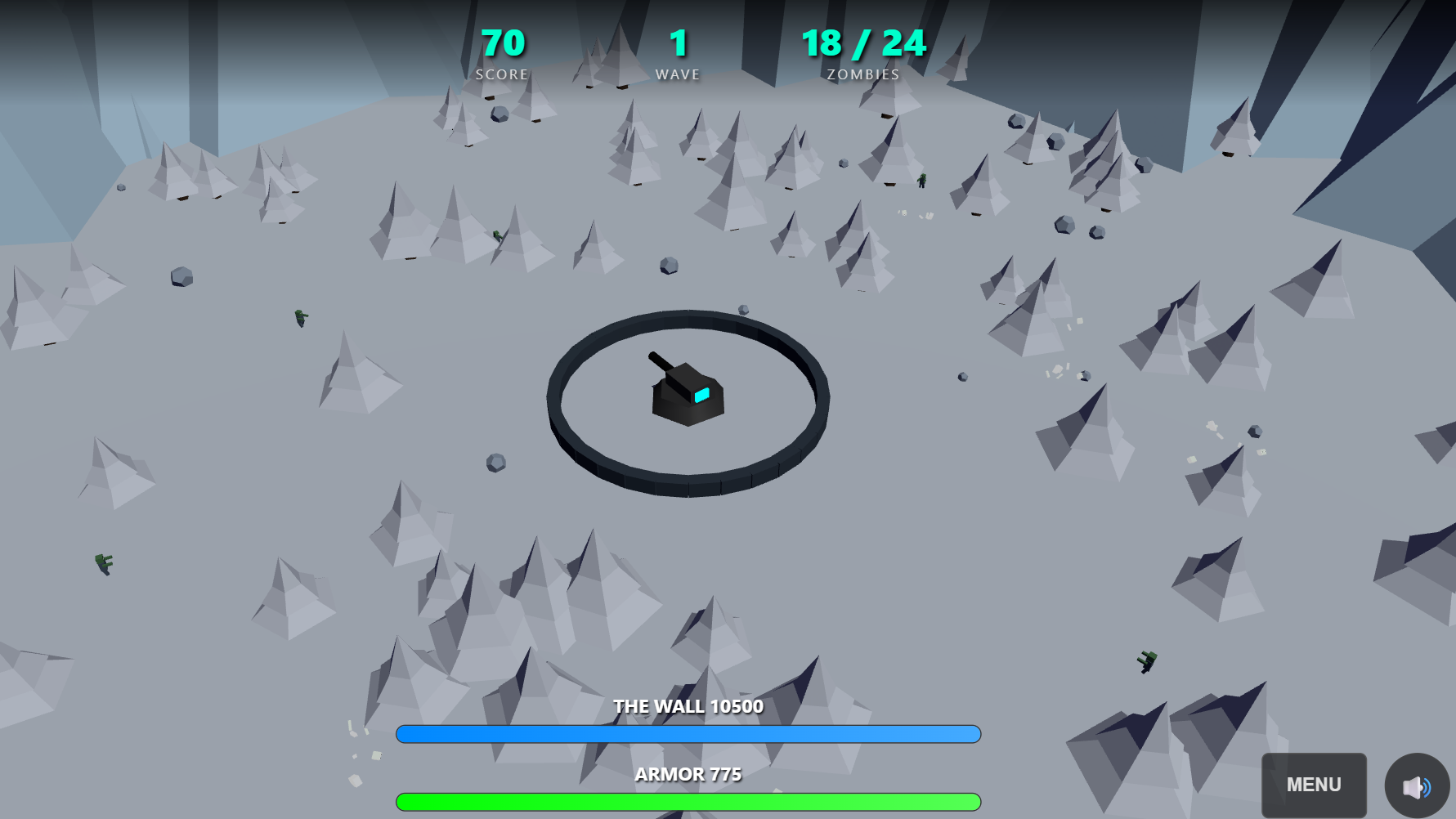
Task: Open the MENU button
Action: pyautogui.click(x=1314, y=785)
